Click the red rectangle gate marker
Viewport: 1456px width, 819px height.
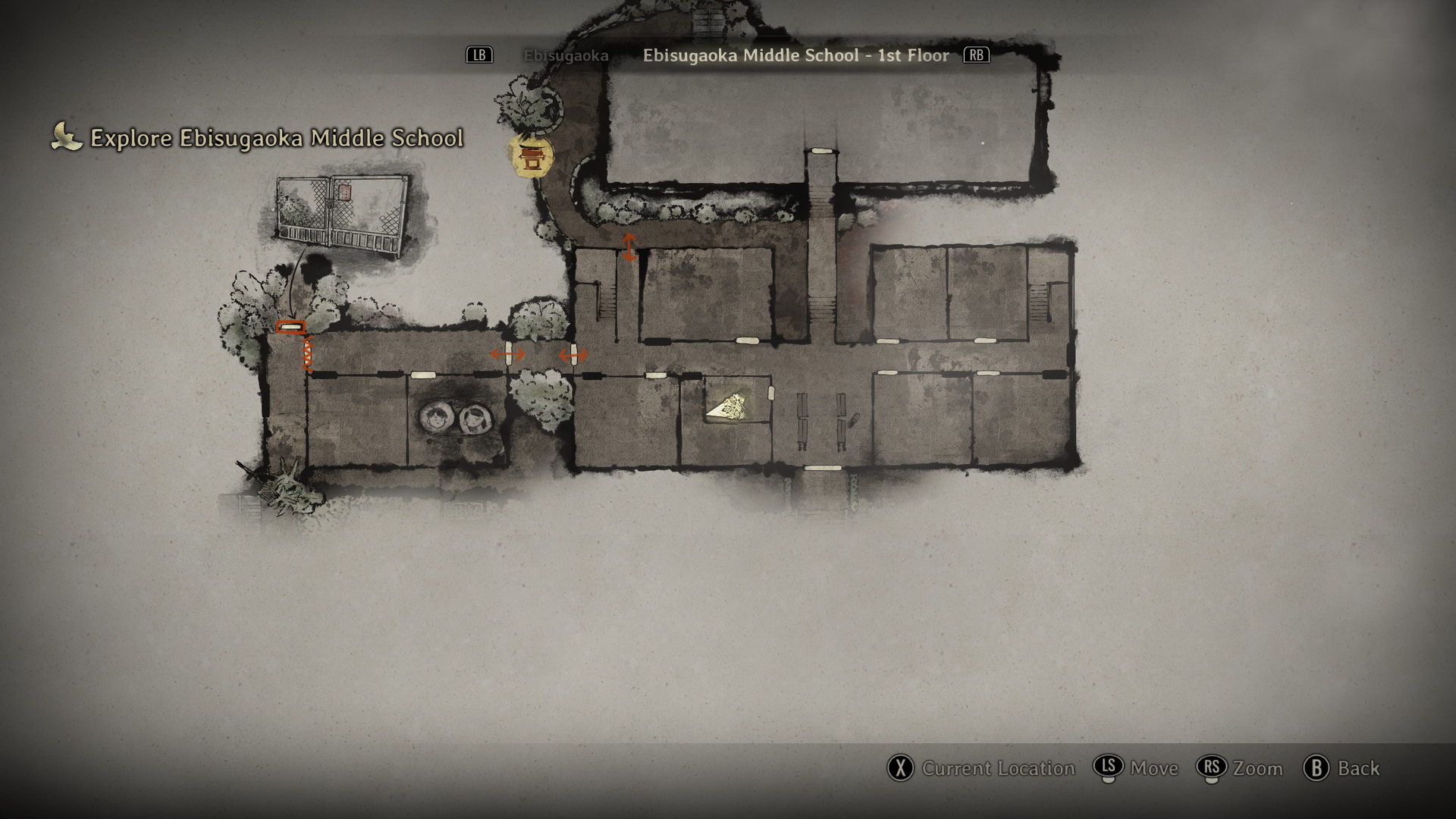(x=290, y=328)
